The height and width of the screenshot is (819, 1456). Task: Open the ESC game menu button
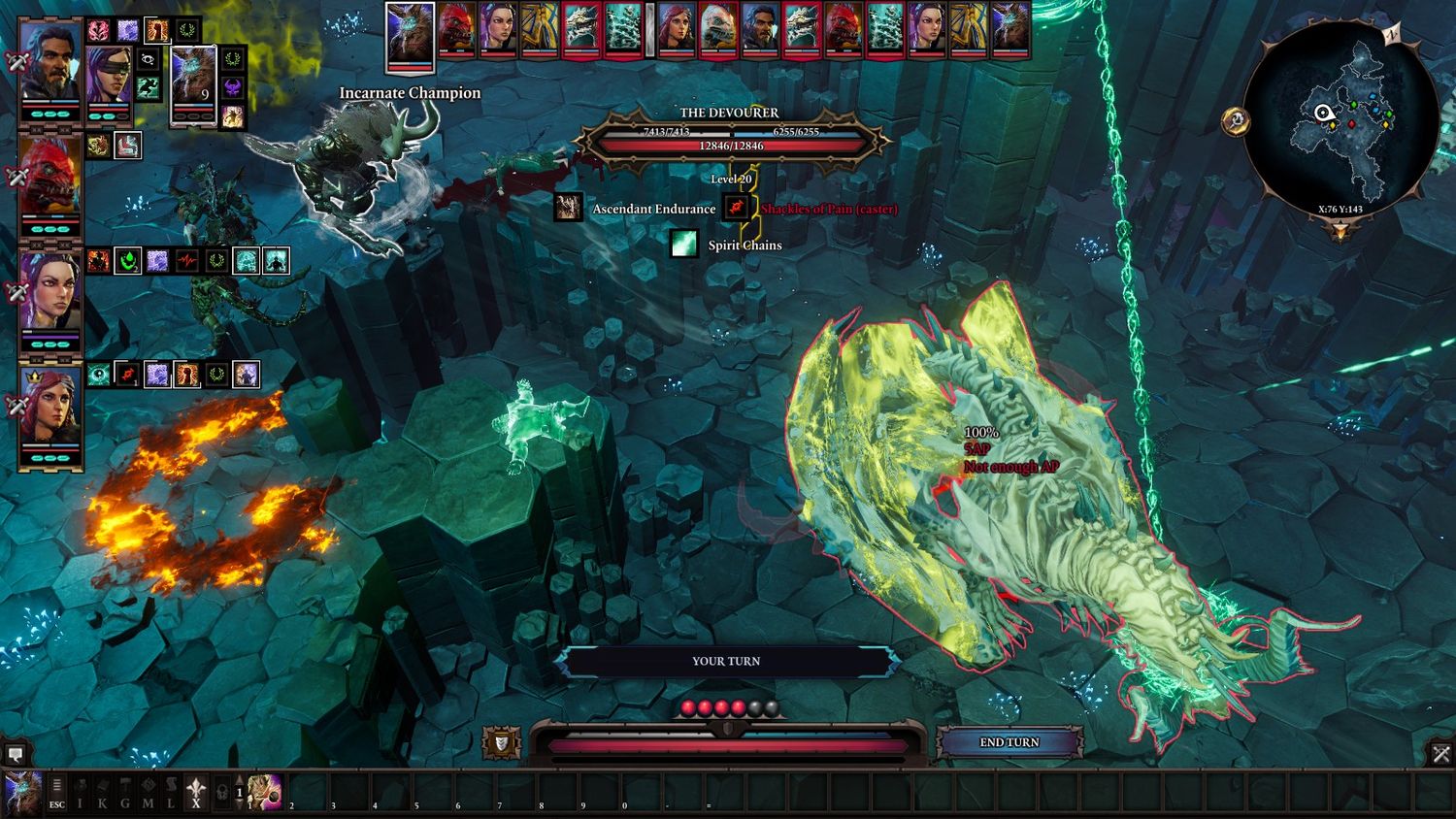[x=57, y=792]
